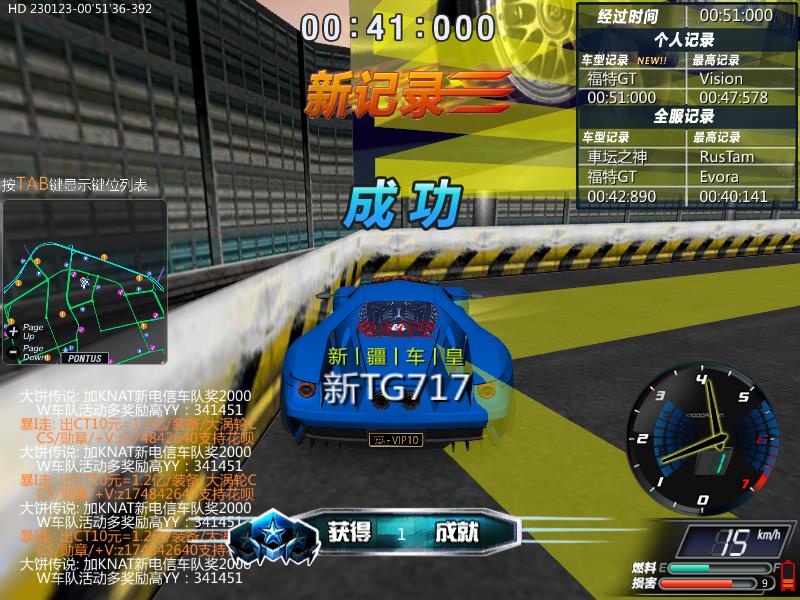Zoom out the minimap with minus button

(12, 351)
